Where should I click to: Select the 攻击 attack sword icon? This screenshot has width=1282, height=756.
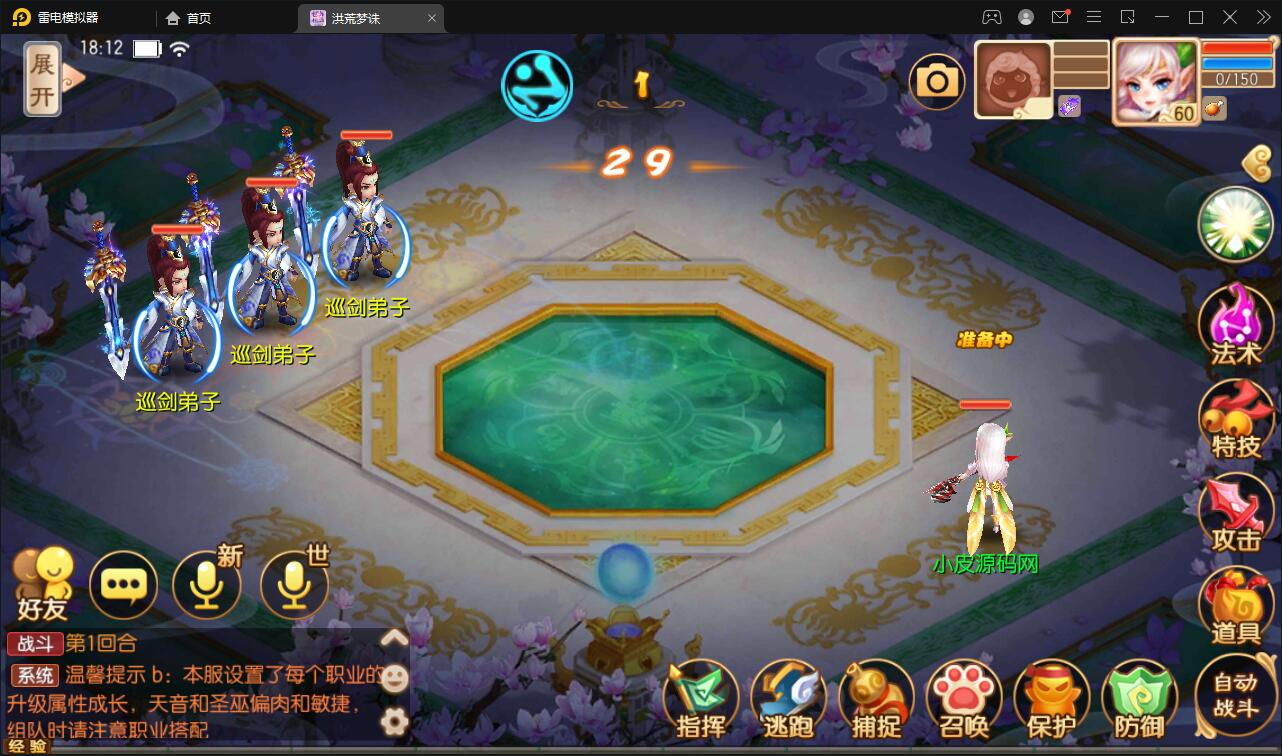pos(1236,512)
